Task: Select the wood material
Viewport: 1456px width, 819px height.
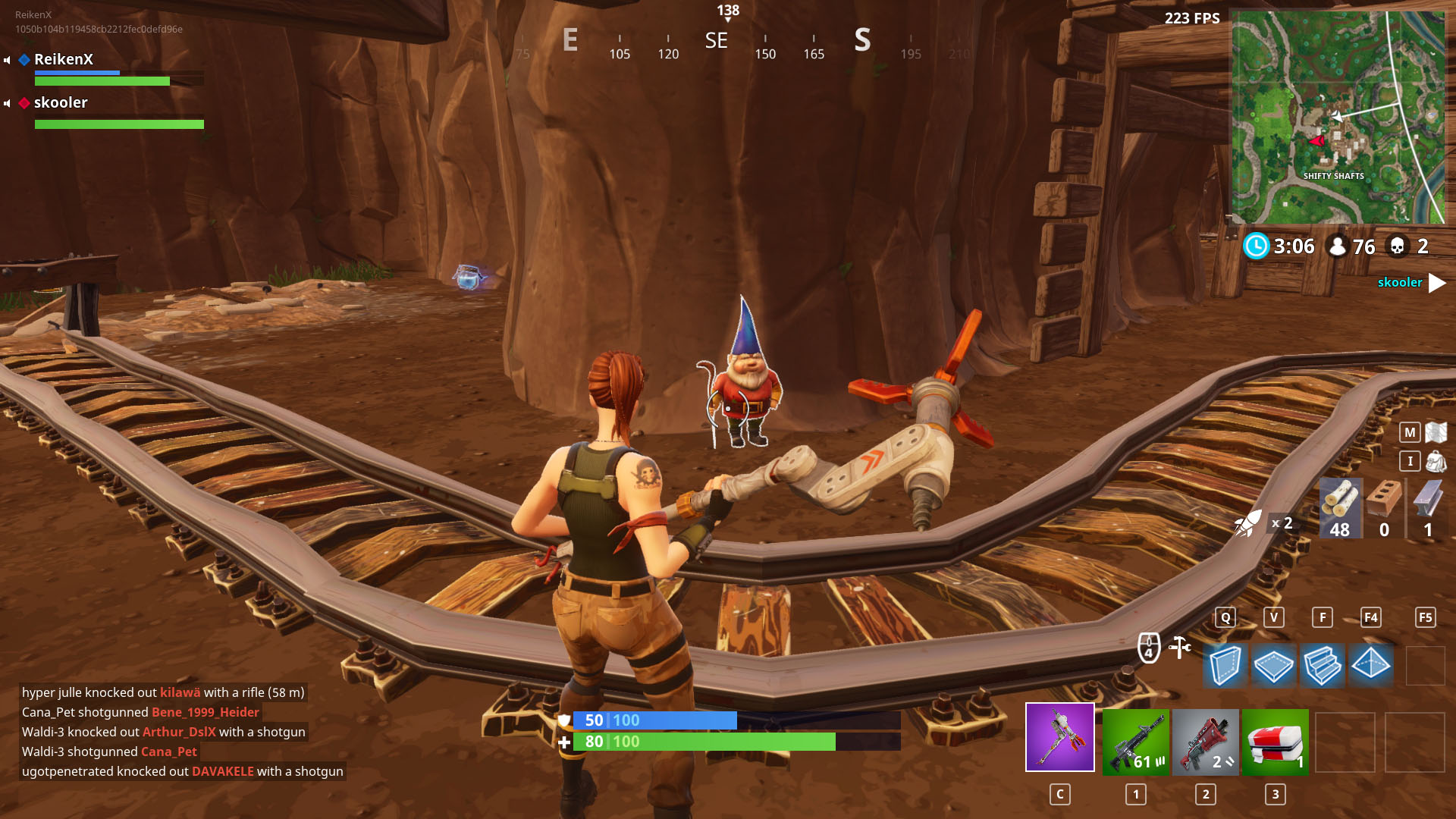Action: pos(1340,508)
